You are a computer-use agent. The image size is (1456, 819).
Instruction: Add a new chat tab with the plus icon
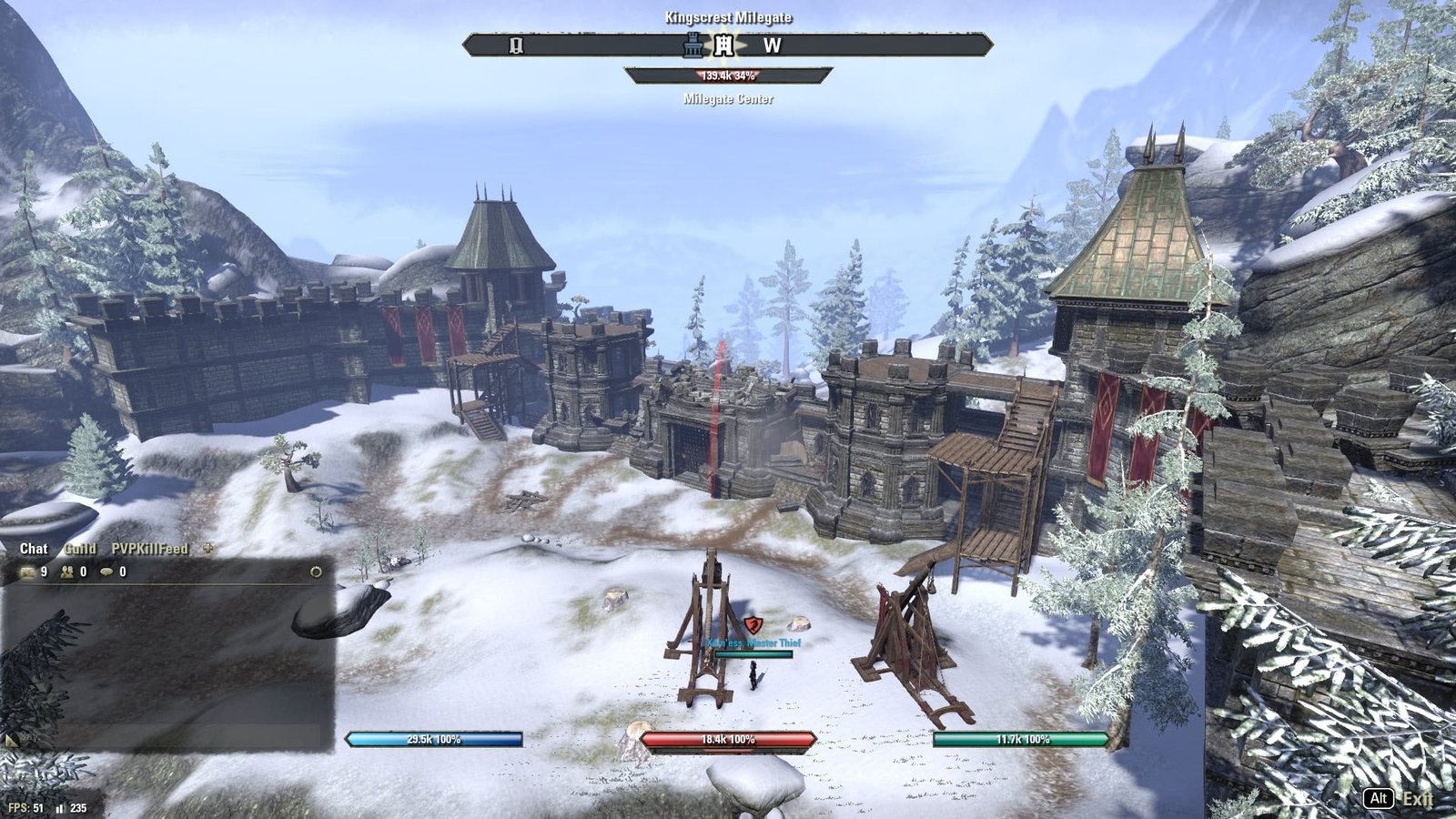click(207, 549)
